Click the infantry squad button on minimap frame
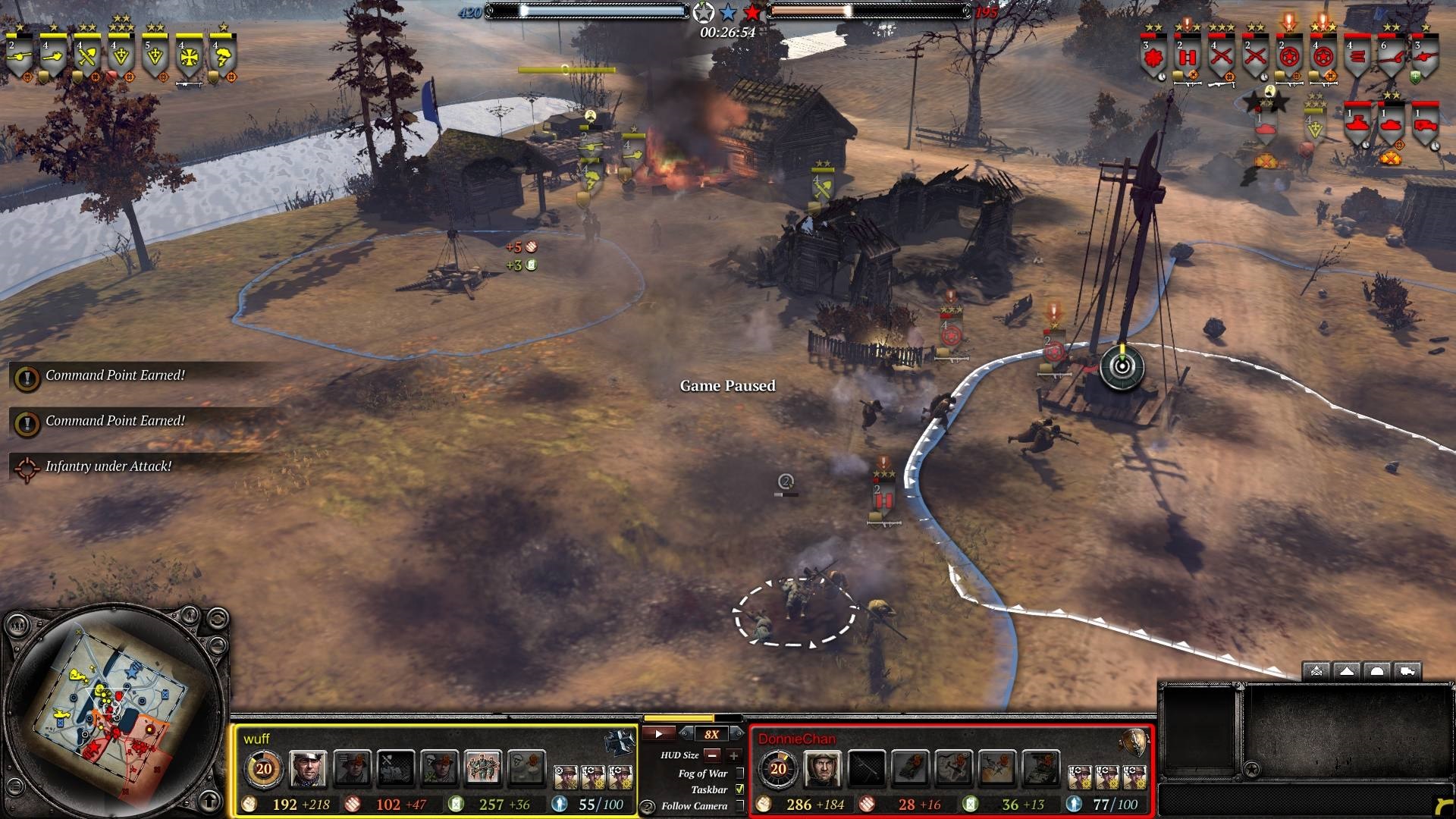The height and width of the screenshot is (819, 1456). tap(17, 626)
